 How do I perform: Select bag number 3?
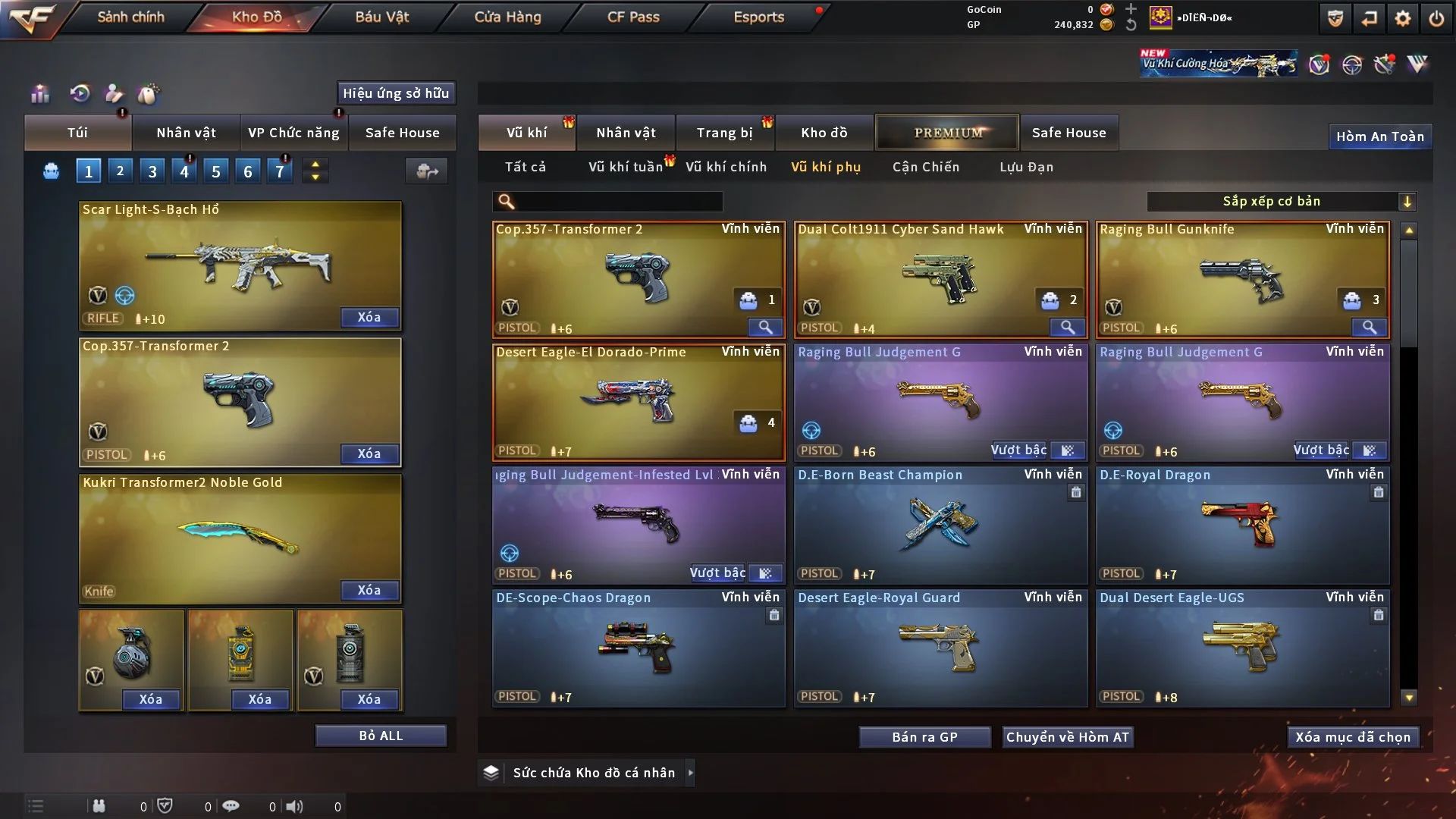coord(152,171)
